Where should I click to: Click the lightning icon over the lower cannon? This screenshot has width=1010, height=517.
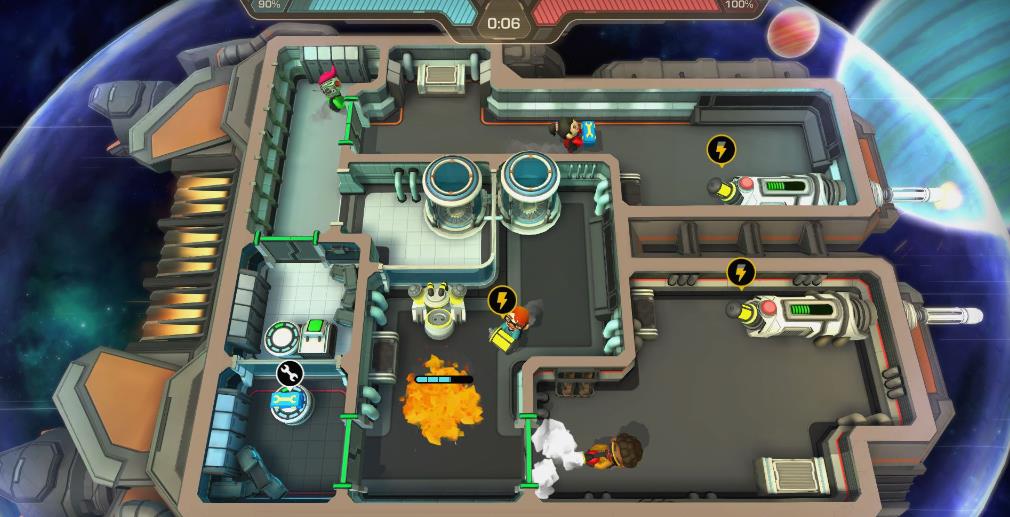[740, 272]
